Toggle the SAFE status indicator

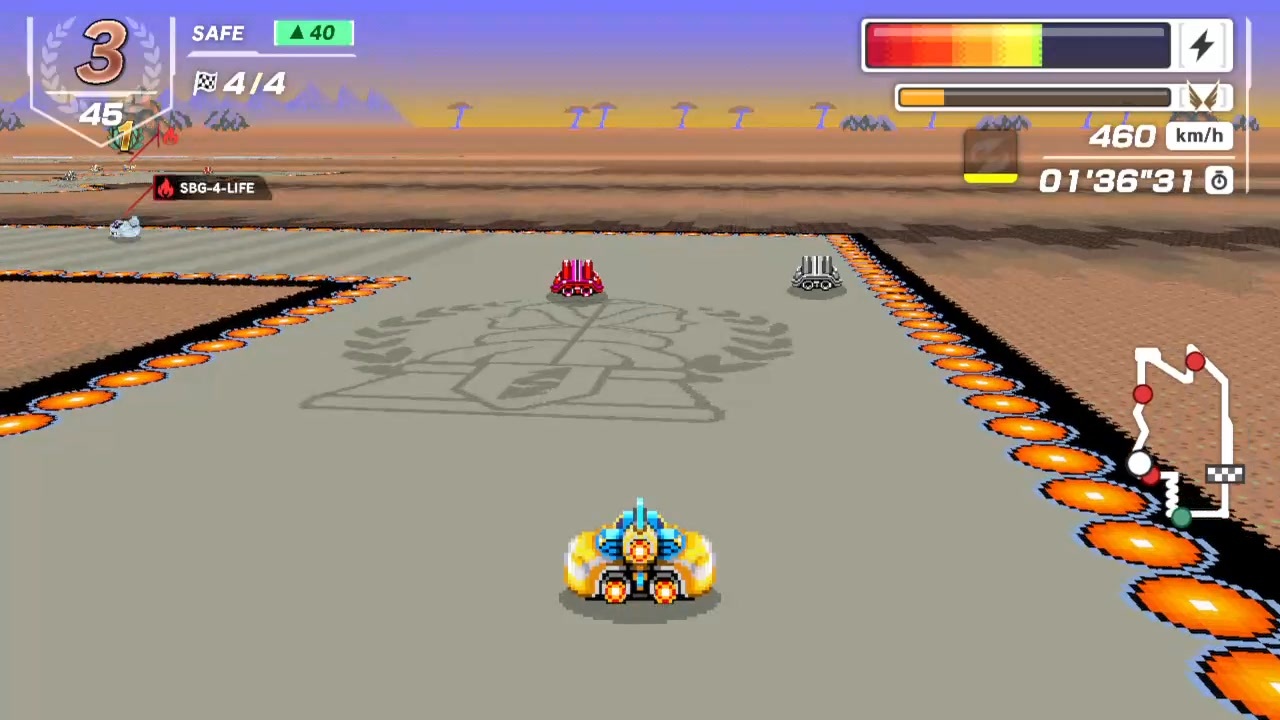pyautogui.click(x=217, y=33)
